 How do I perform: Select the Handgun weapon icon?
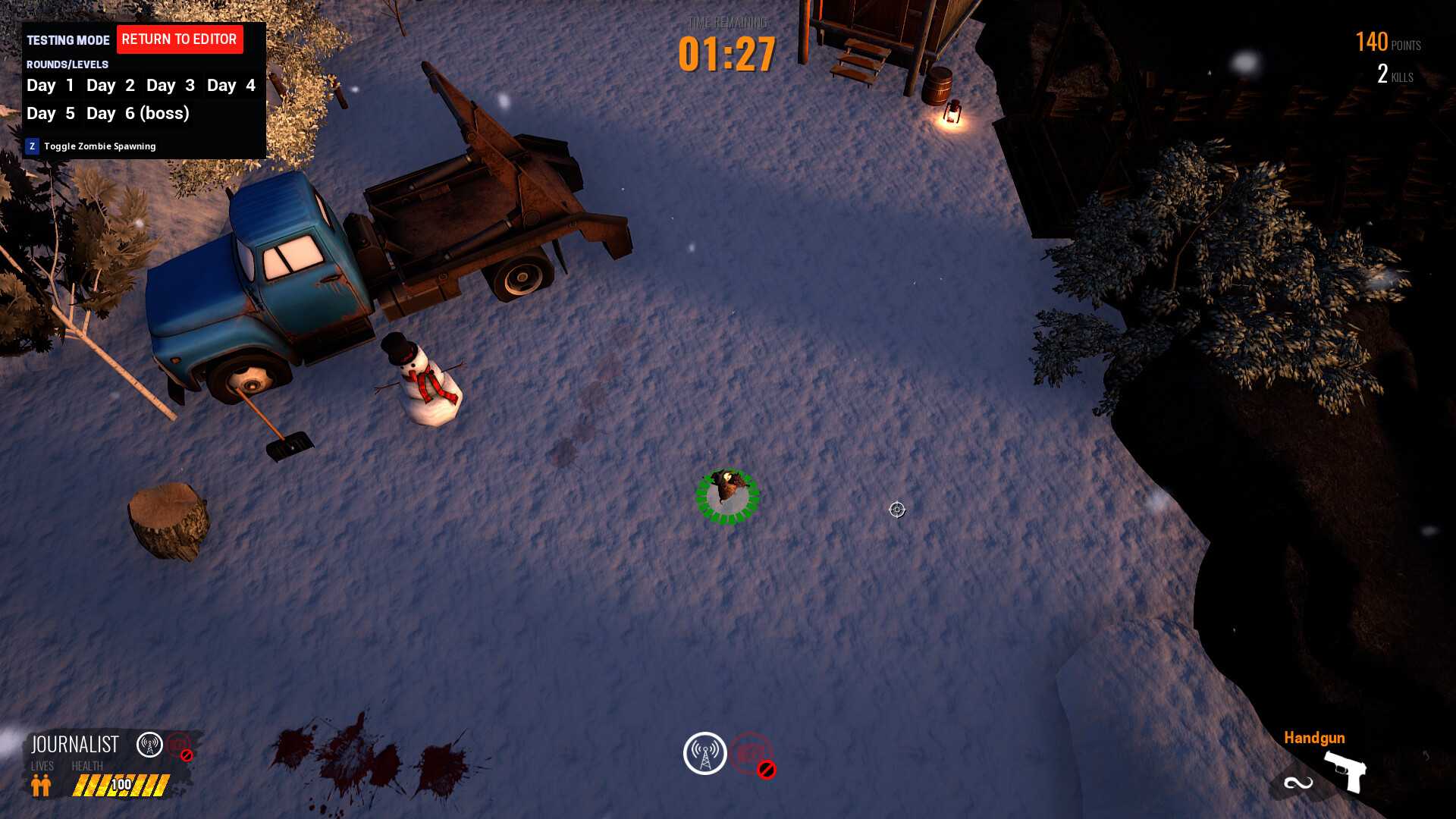click(1345, 771)
